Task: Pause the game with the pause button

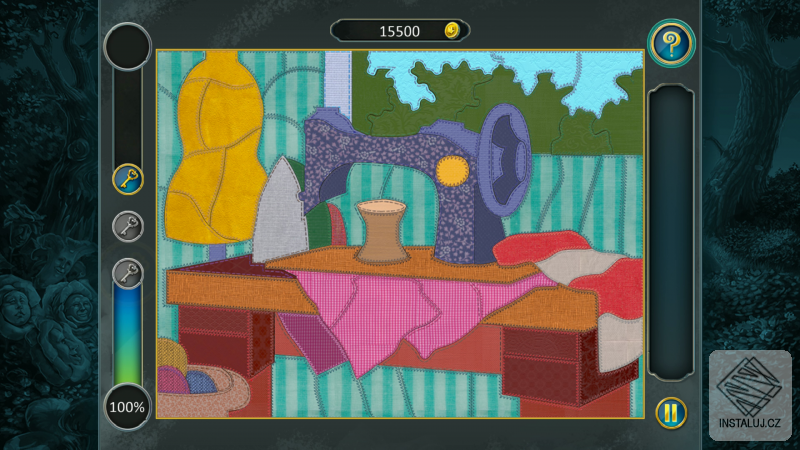Action: tap(670, 411)
